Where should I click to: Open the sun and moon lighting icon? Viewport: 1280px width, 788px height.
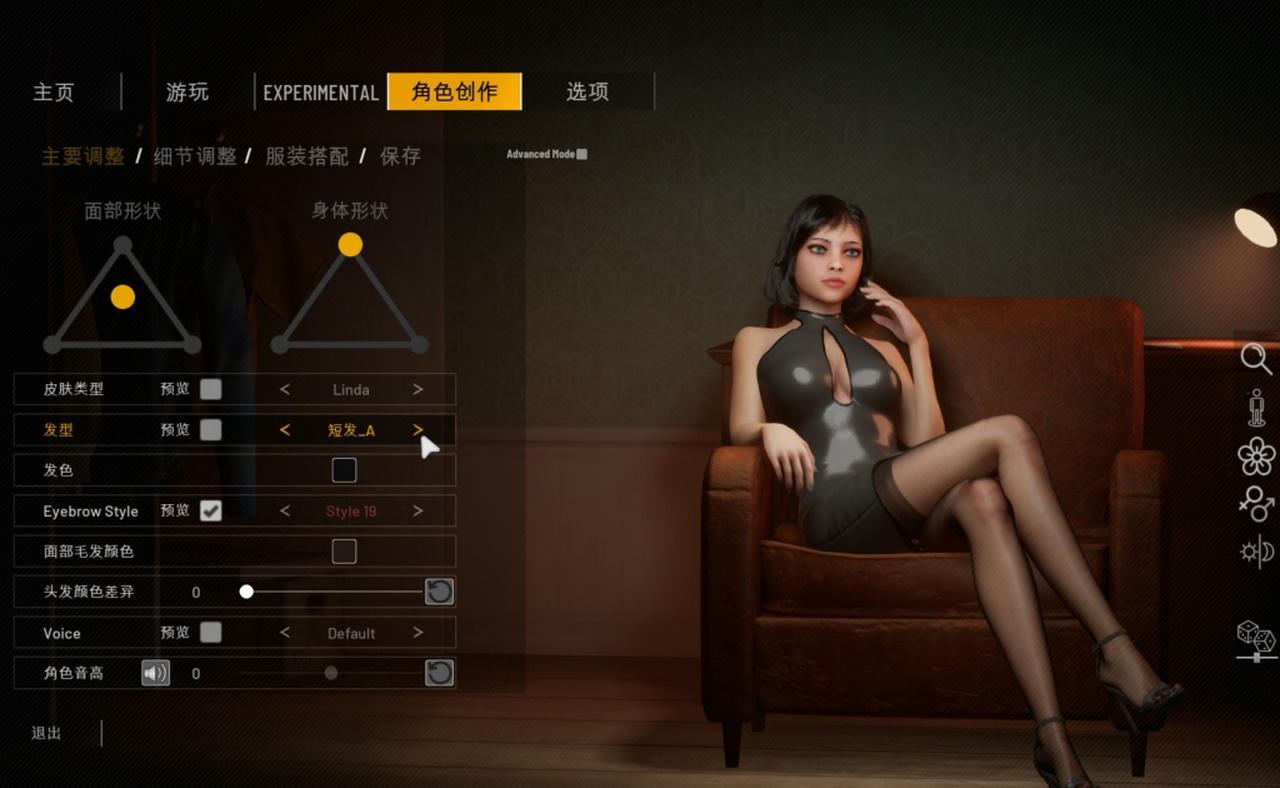point(1254,551)
